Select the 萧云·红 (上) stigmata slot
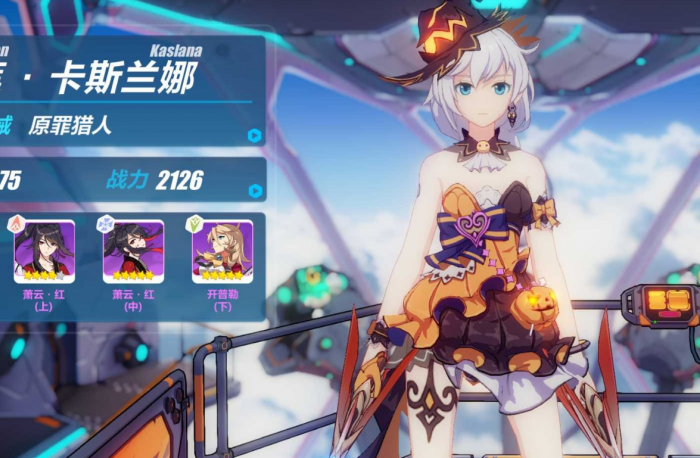700x458 pixels. pyautogui.click(x=44, y=251)
